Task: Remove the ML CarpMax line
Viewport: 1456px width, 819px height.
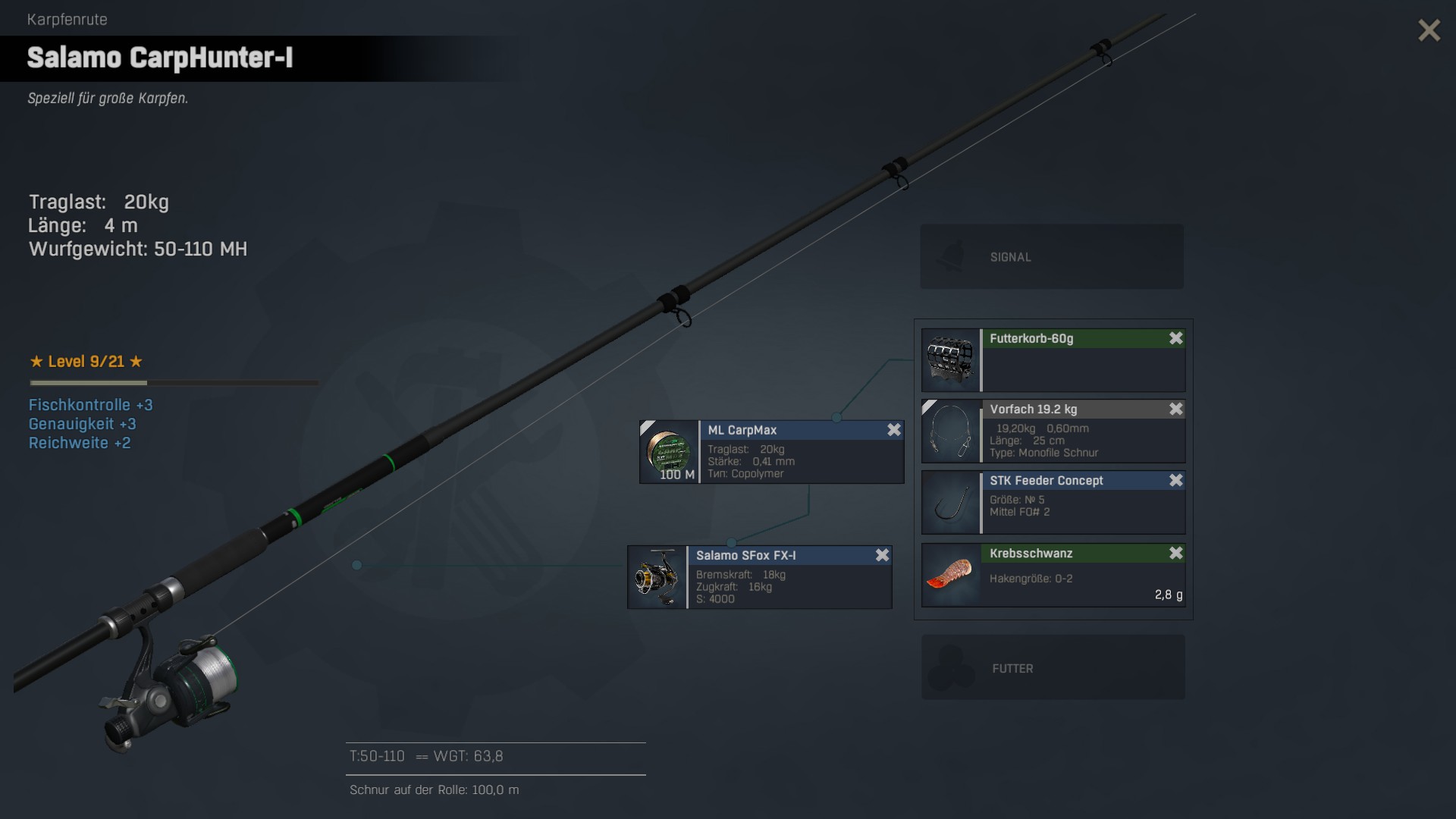Action: tap(894, 430)
